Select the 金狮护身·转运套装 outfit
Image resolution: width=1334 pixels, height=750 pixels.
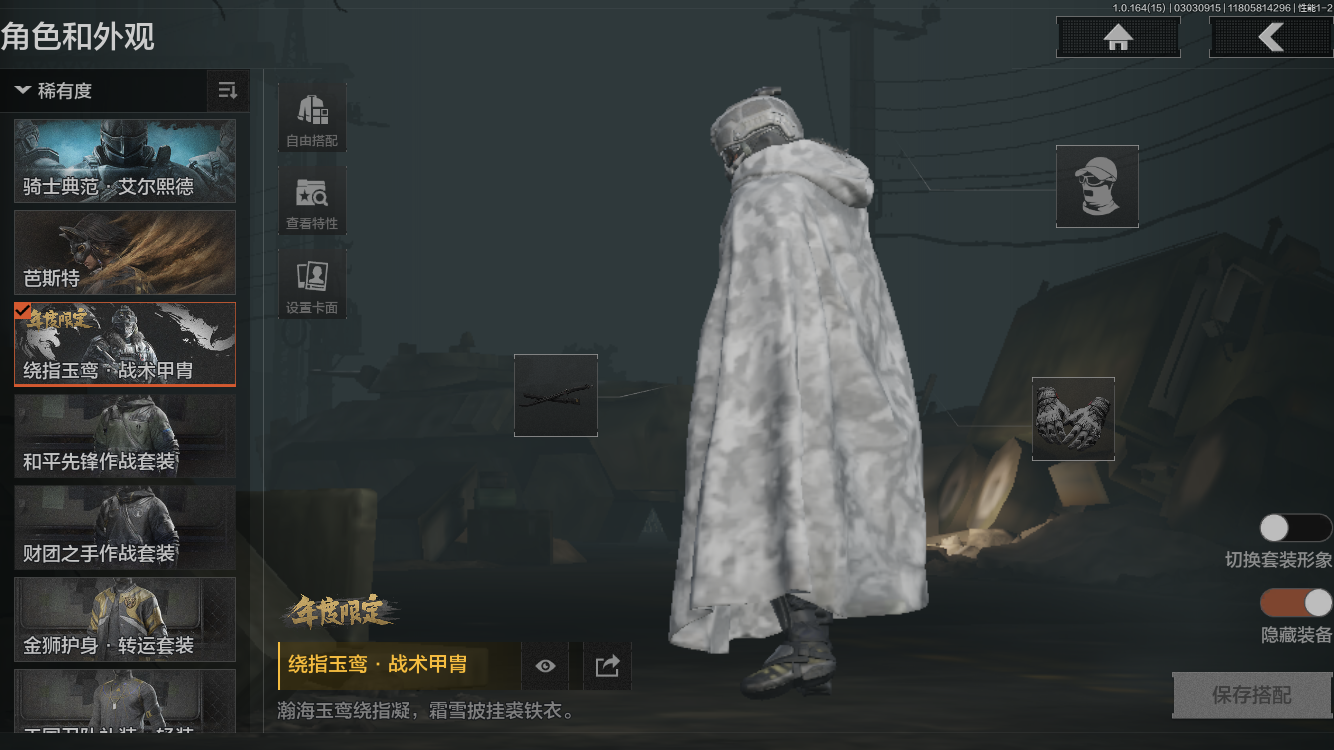tap(124, 620)
